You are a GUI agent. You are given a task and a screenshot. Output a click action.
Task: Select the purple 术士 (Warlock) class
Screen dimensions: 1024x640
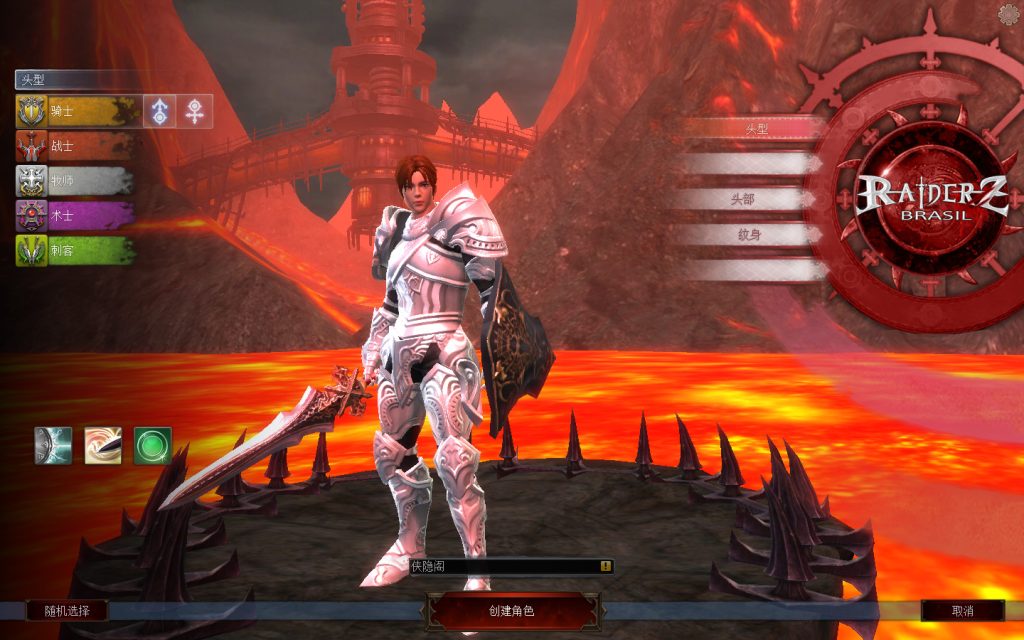pos(75,215)
